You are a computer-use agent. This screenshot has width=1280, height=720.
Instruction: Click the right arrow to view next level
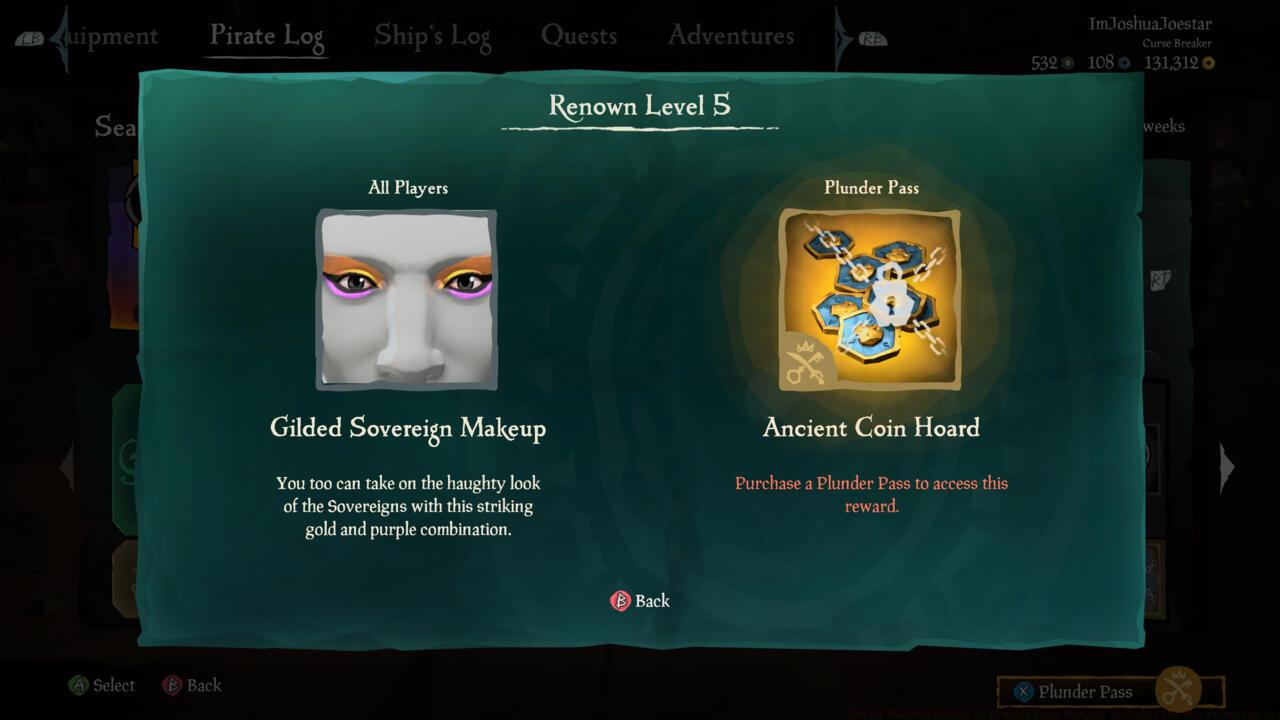click(1226, 466)
